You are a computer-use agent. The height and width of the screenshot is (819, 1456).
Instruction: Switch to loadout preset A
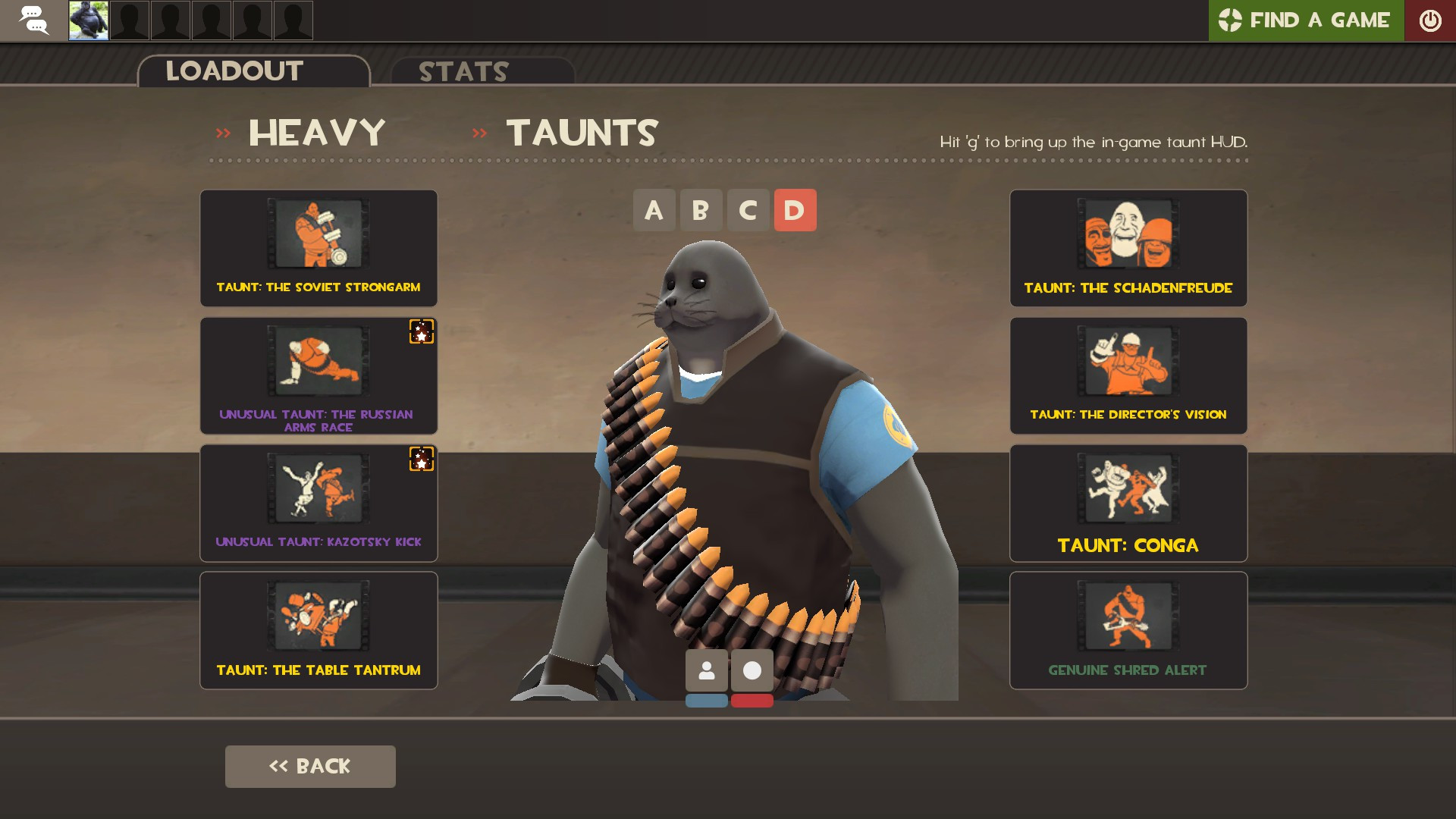pos(654,210)
